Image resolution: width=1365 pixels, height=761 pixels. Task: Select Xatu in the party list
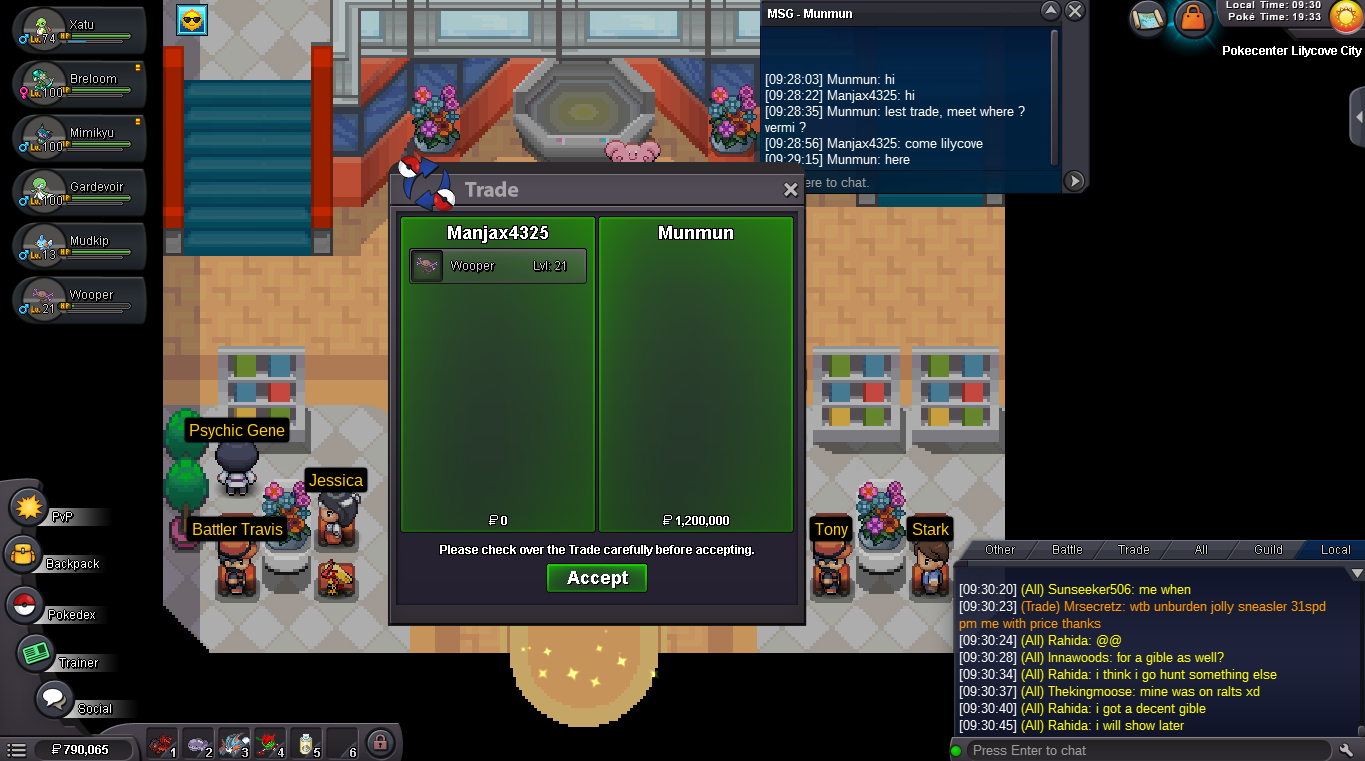pos(80,30)
